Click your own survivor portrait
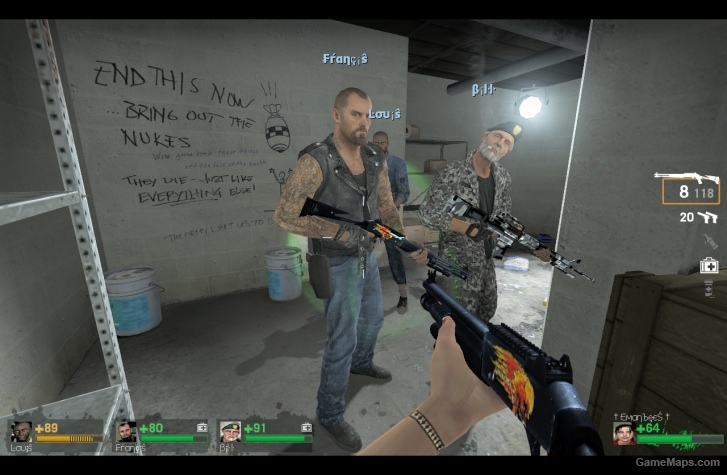This screenshot has height=475, width=727. coord(623,433)
